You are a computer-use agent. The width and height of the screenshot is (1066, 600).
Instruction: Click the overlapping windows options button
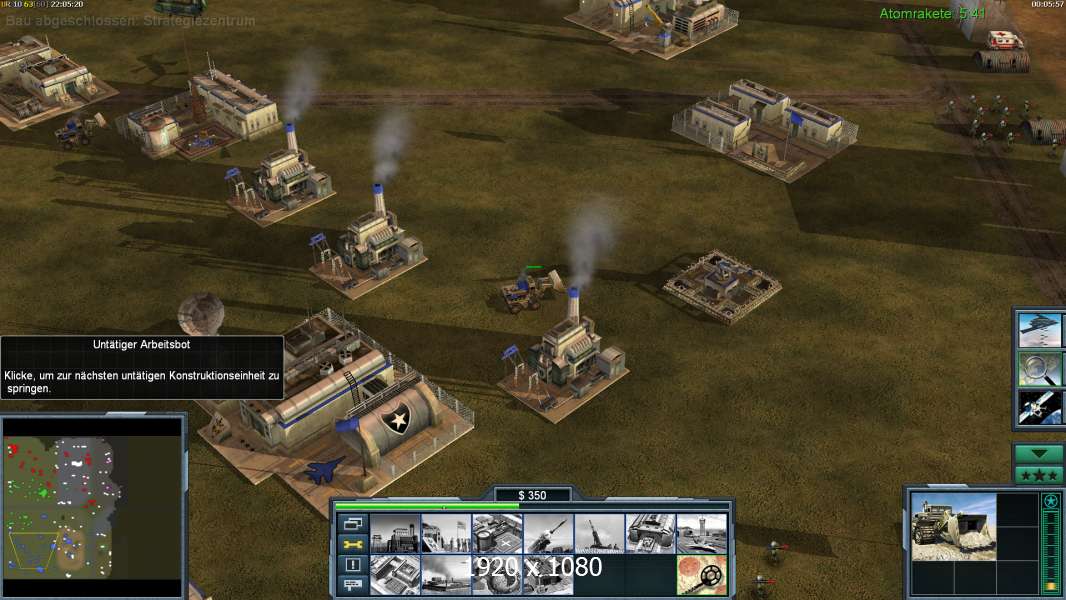coord(352,523)
